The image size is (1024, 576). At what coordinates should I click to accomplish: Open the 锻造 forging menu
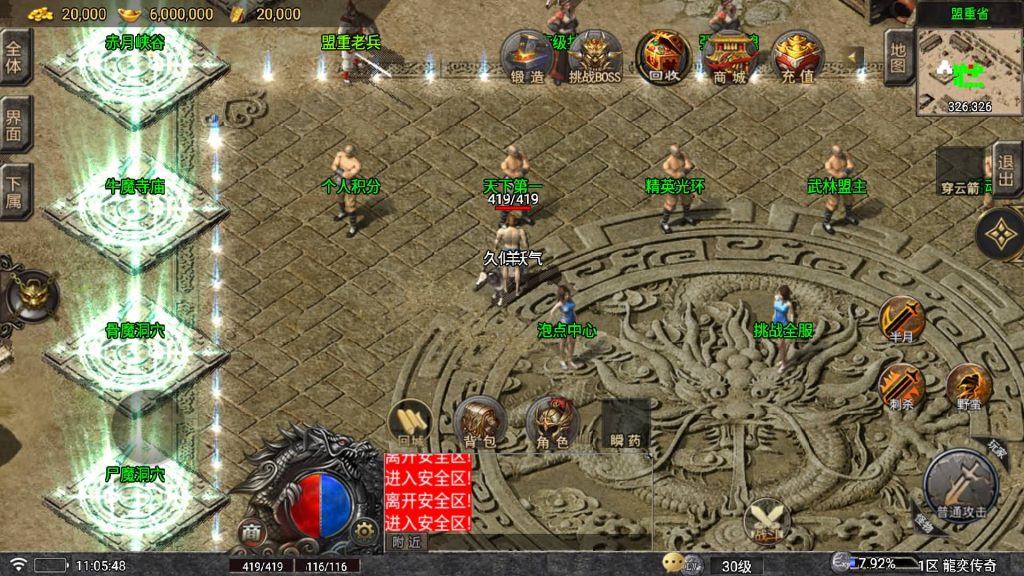[x=526, y=56]
